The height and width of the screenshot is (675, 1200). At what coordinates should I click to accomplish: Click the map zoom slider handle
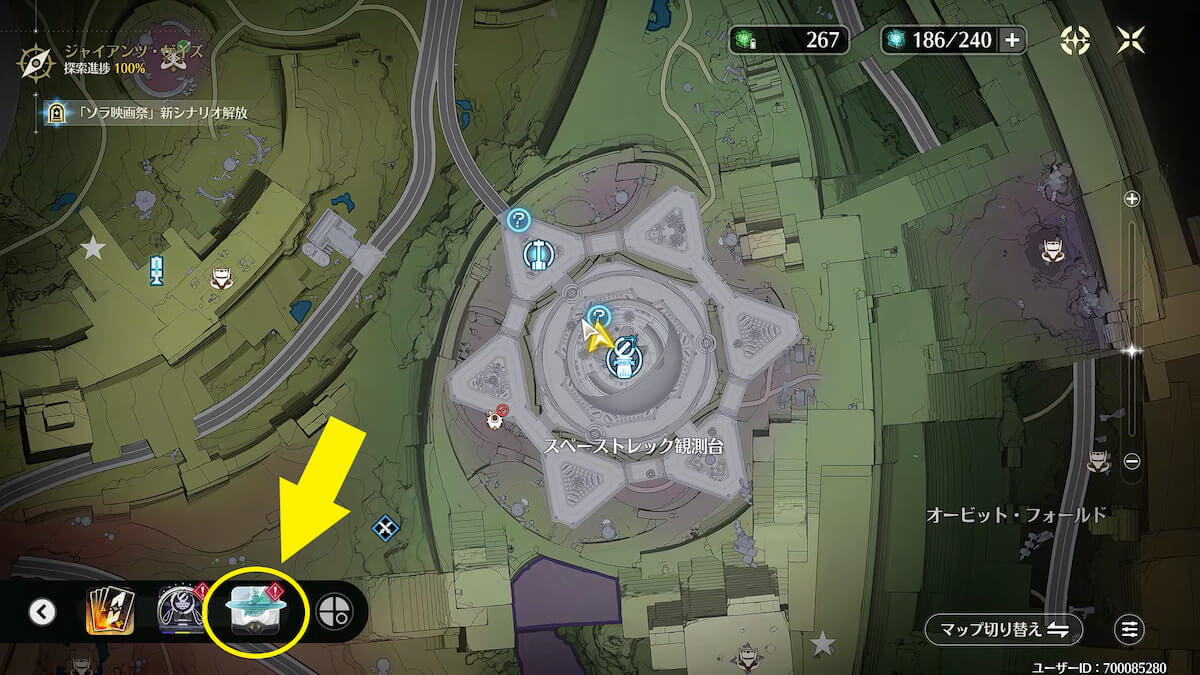[1132, 349]
